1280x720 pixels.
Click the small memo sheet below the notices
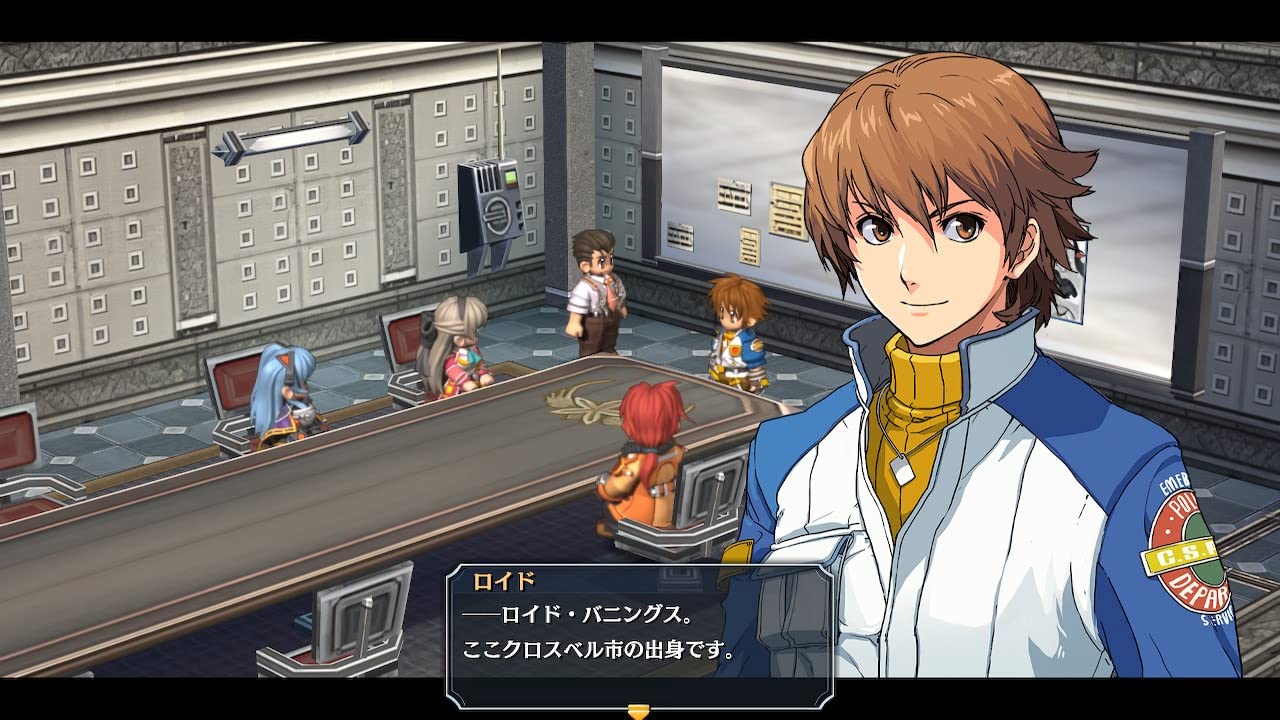(x=750, y=245)
